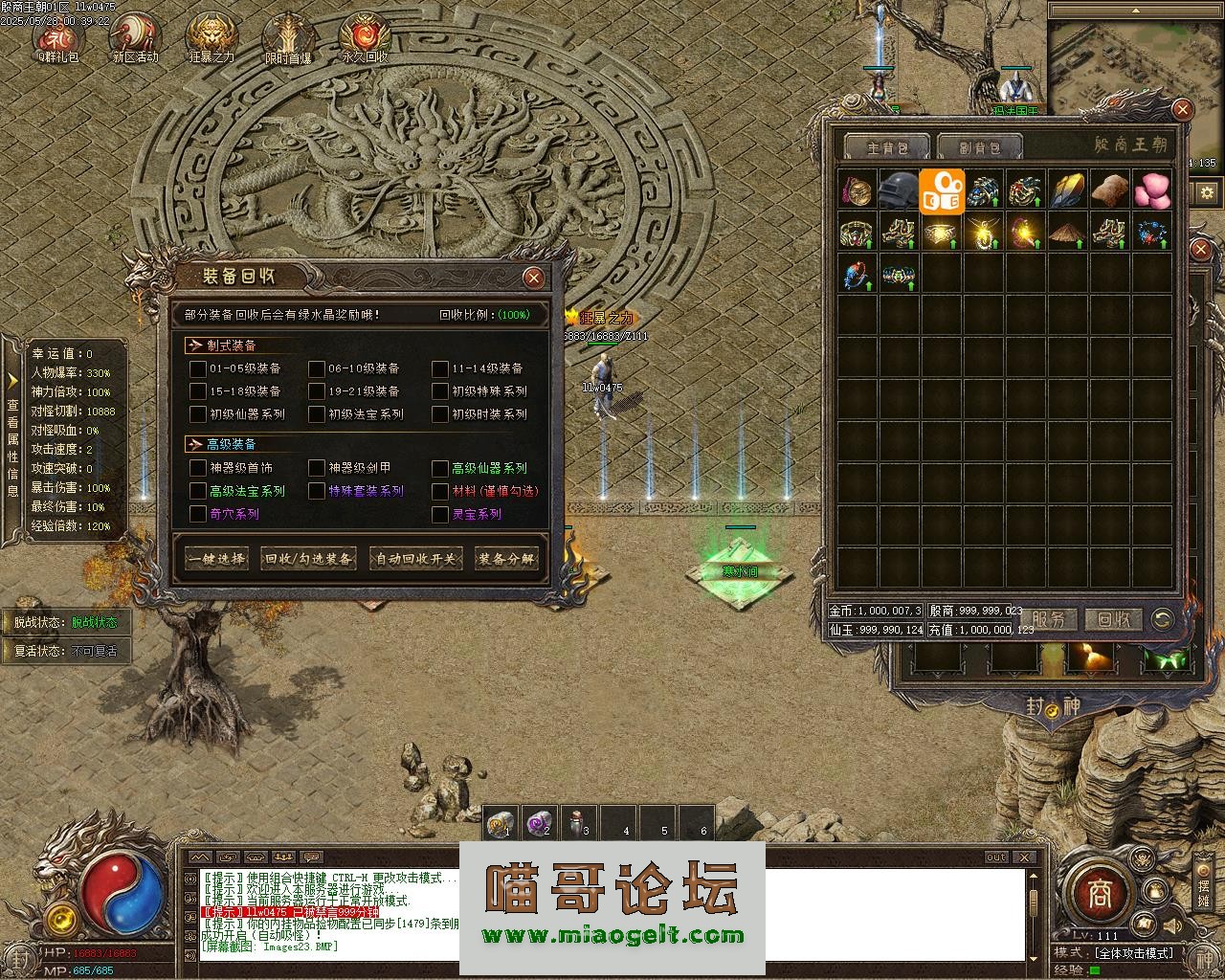Click the 一键选择 button
The image size is (1225, 980).
pyautogui.click(x=216, y=559)
